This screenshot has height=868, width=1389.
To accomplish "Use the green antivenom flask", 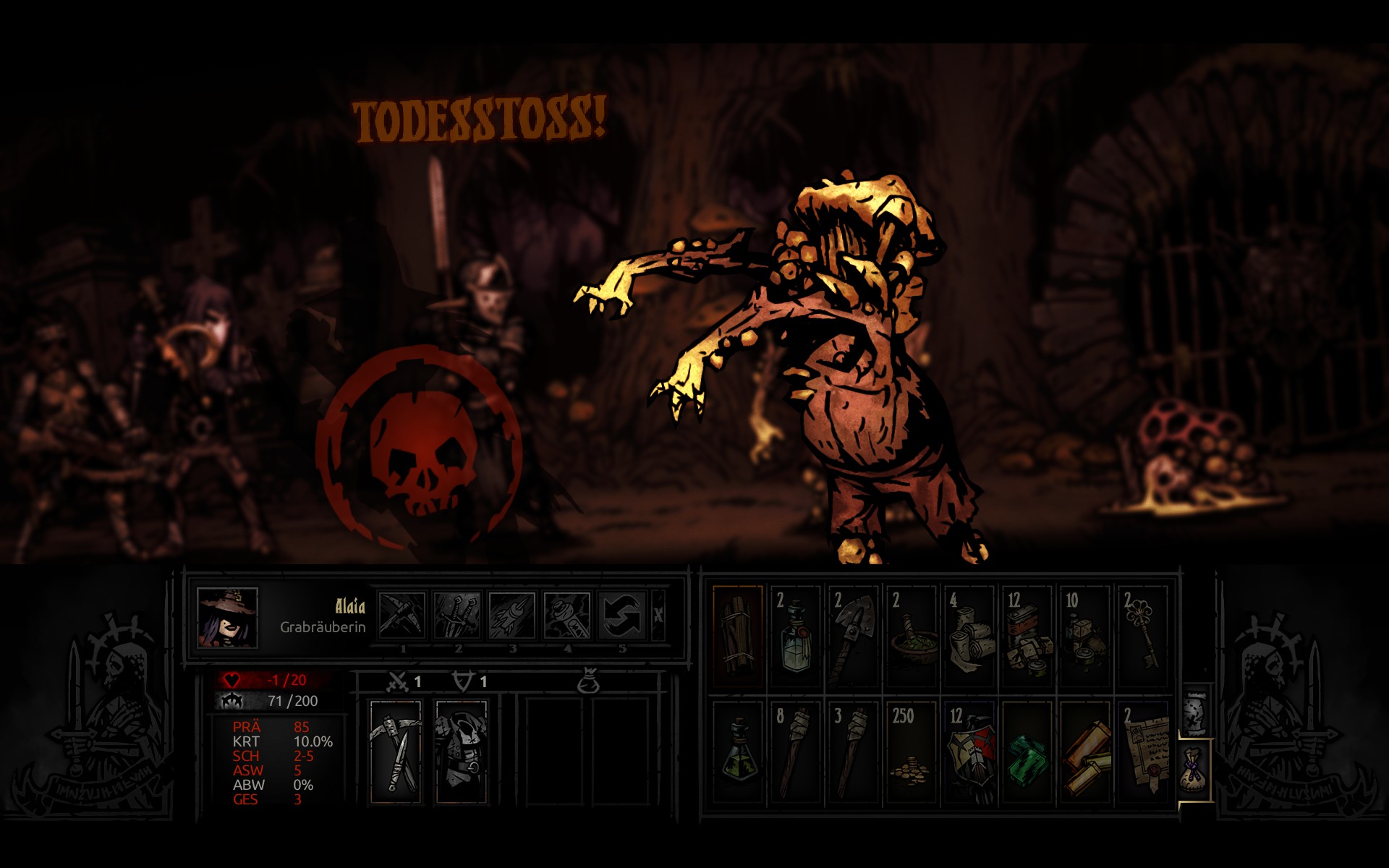I will tap(738, 752).
